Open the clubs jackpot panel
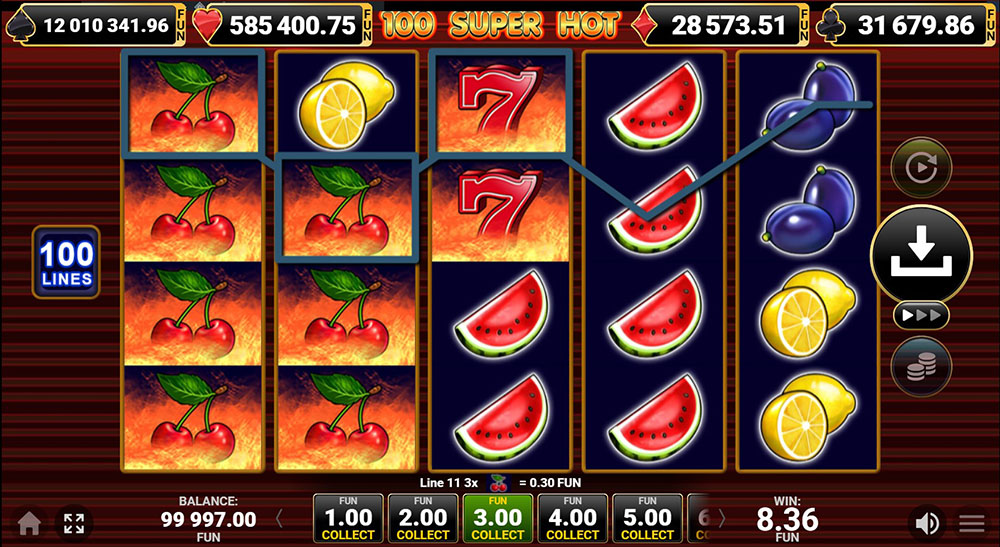 (909, 24)
